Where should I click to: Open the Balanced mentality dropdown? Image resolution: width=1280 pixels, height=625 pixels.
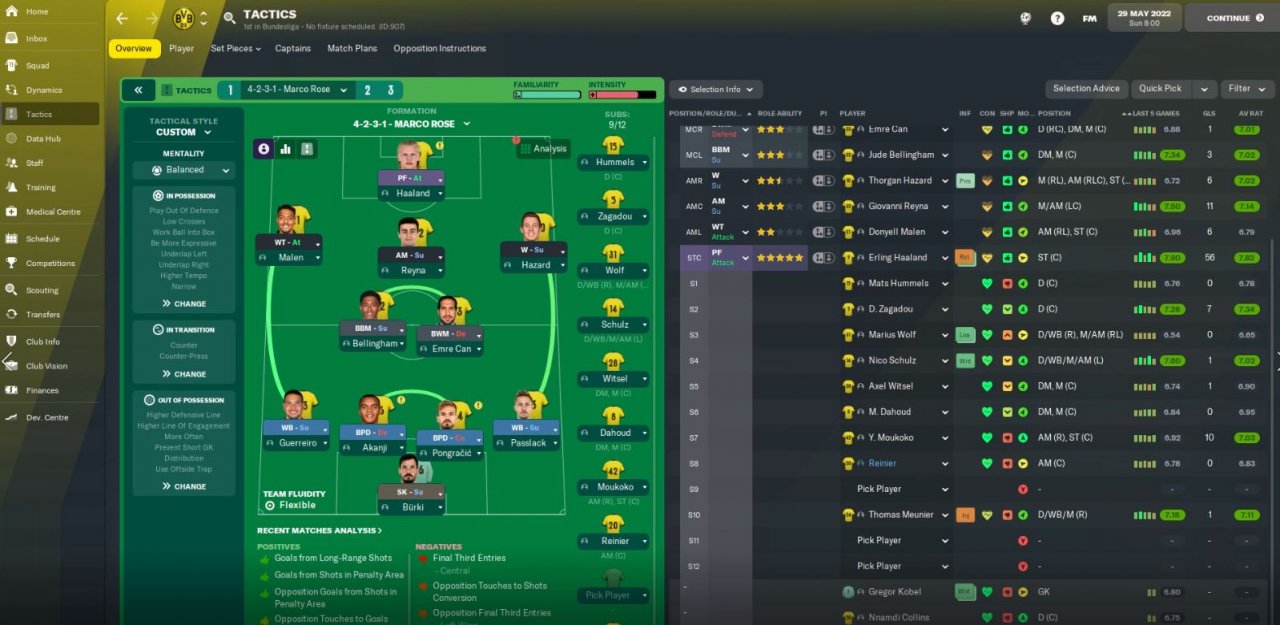pyautogui.click(x=184, y=170)
